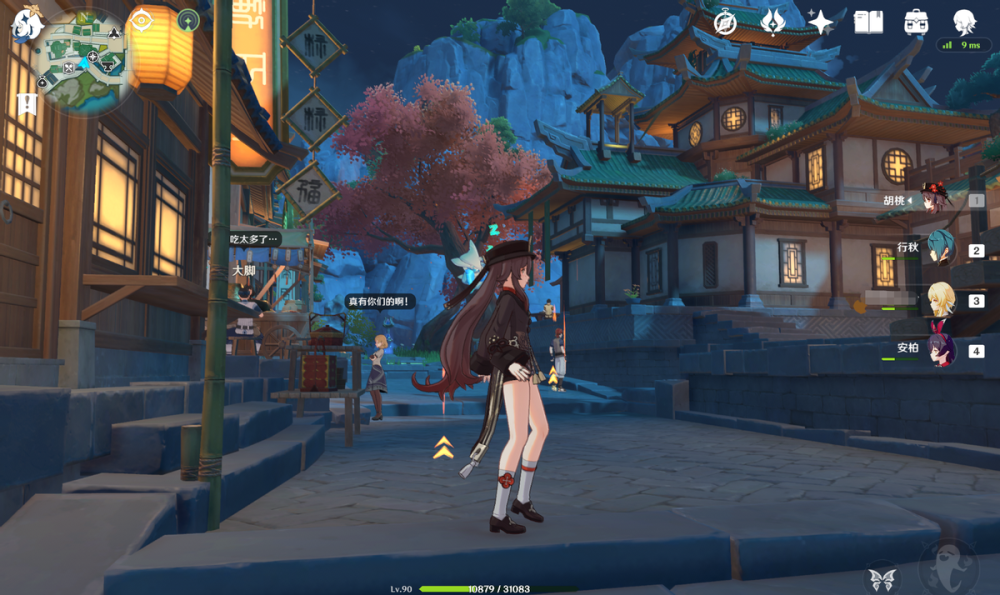
Task: Open the compass events icon
Action: 726,22
